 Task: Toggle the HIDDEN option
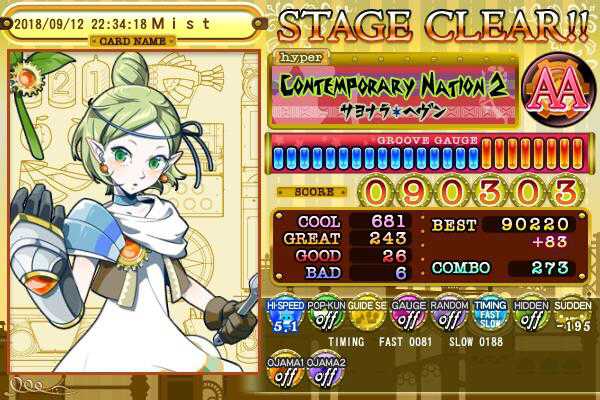(x=530, y=317)
